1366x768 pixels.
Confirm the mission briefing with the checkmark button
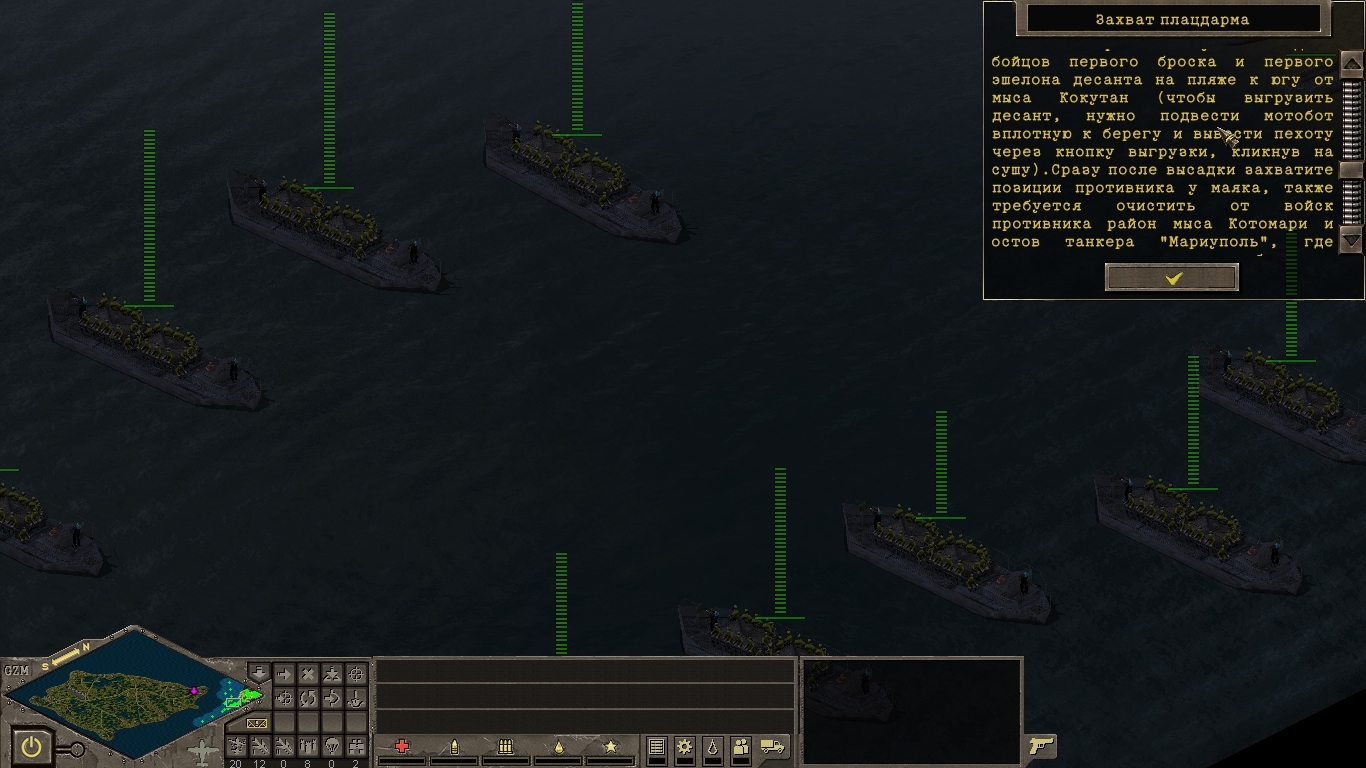click(1172, 278)
